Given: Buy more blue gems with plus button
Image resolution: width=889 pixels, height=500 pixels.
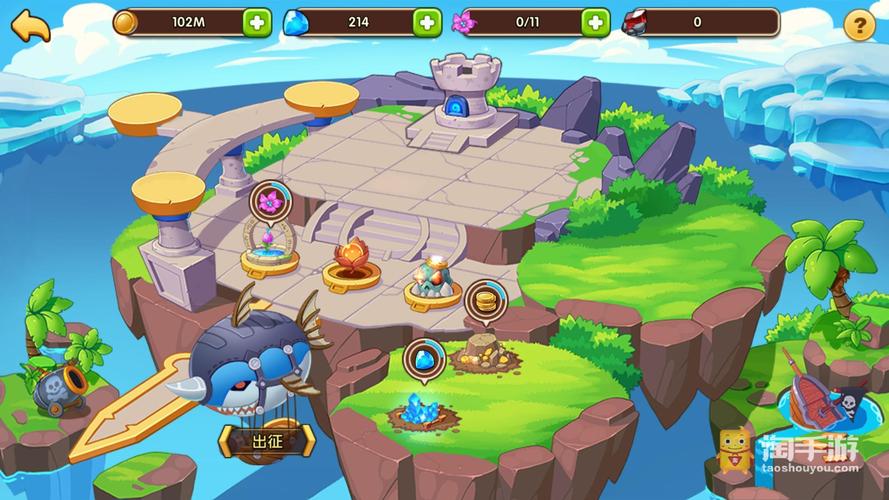Looking at the screenshot, I should [427, 22].
